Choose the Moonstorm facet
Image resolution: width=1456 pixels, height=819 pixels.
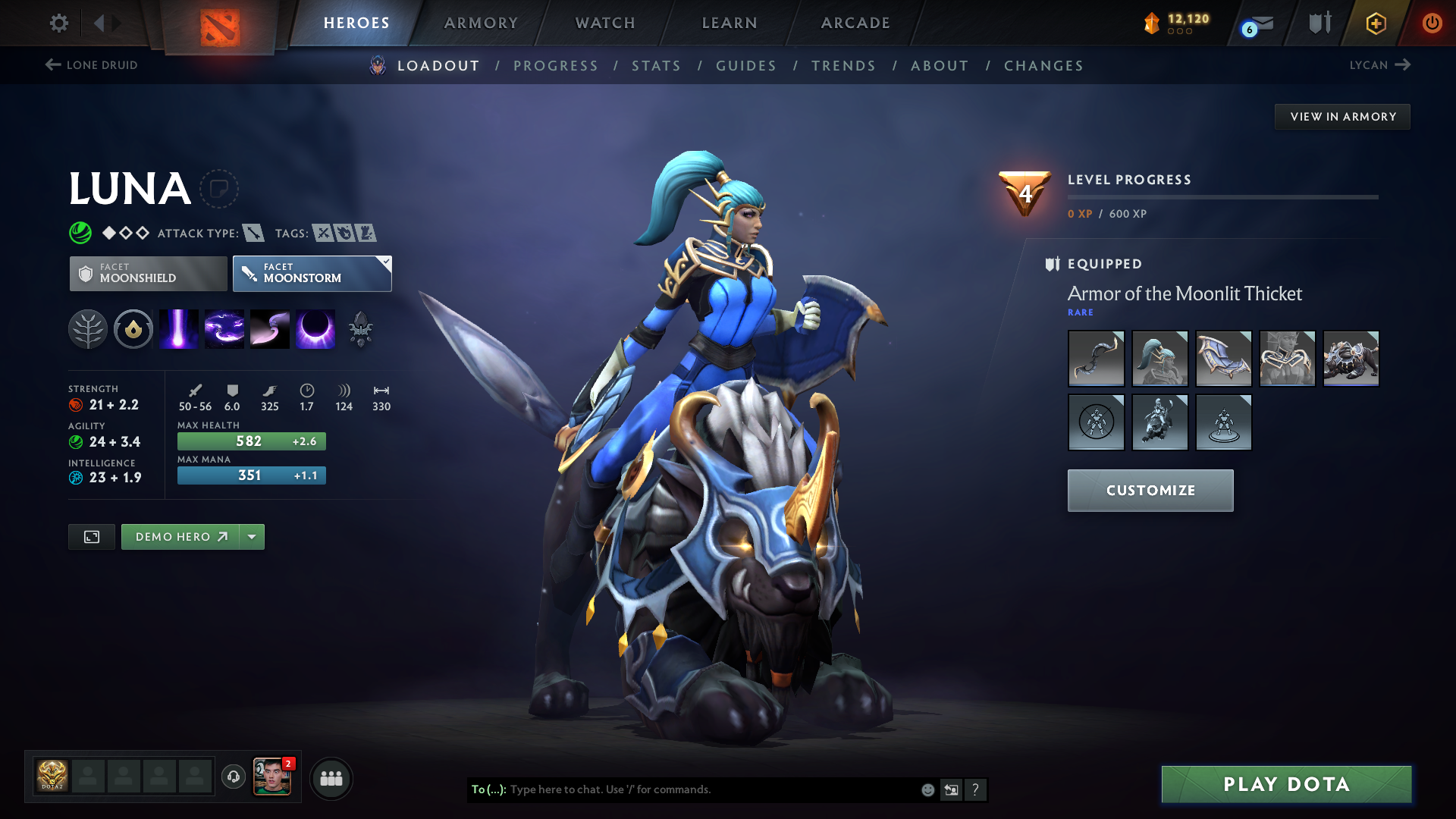pyautogui.click(x=312, y=274)
